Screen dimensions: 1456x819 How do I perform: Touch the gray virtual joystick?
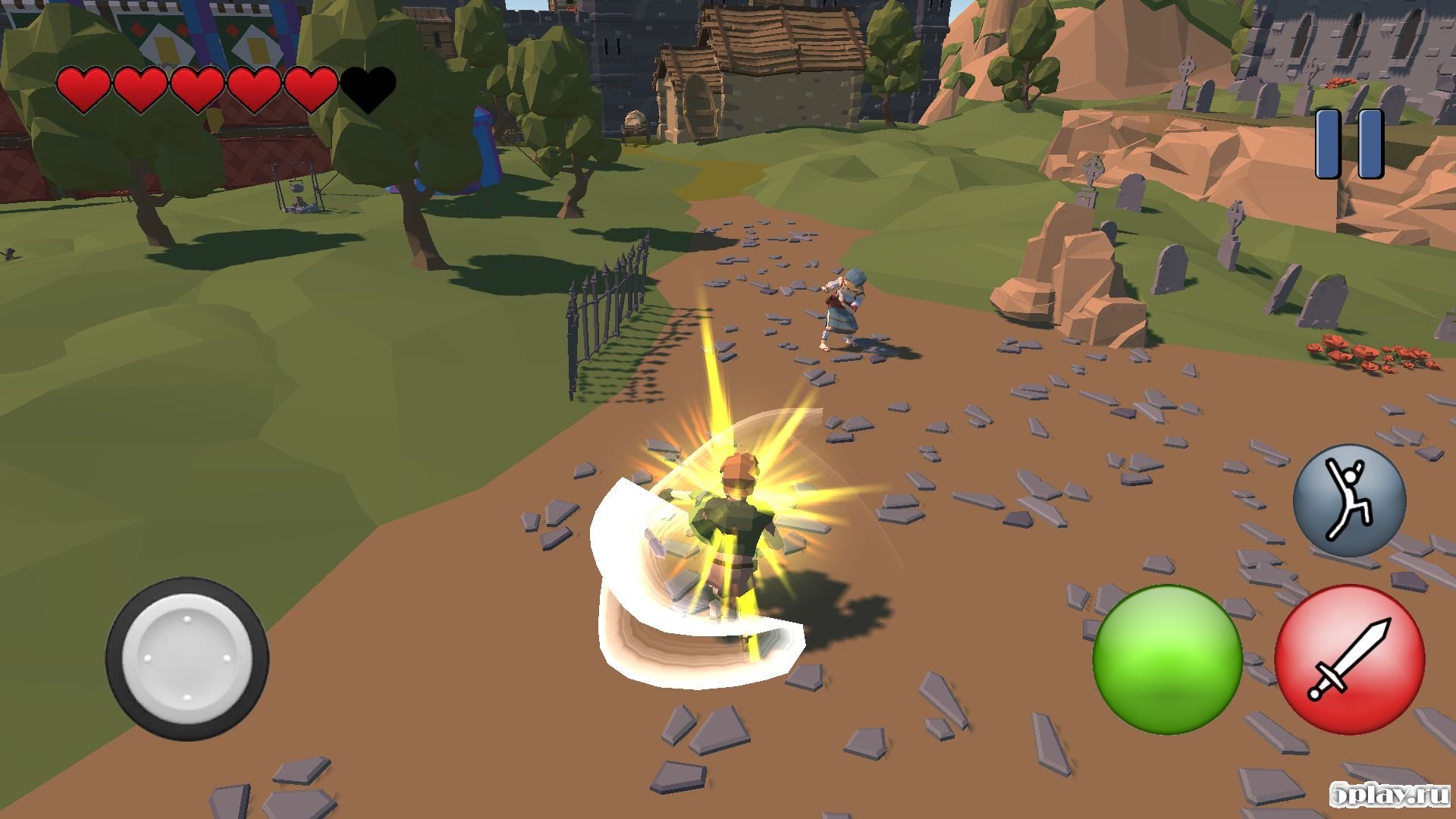(187, 658)
